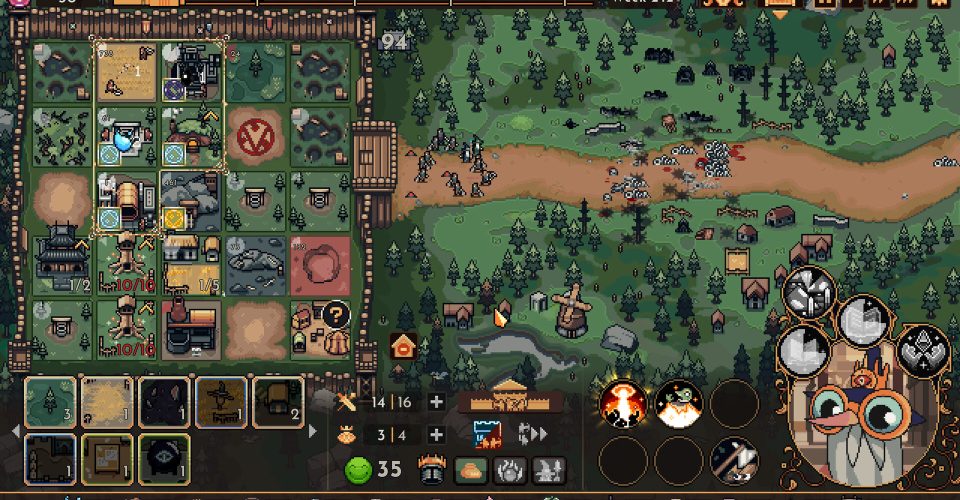Activate the fire explosion spell
This screenshot has width=960, height=500.
(622, 404)
